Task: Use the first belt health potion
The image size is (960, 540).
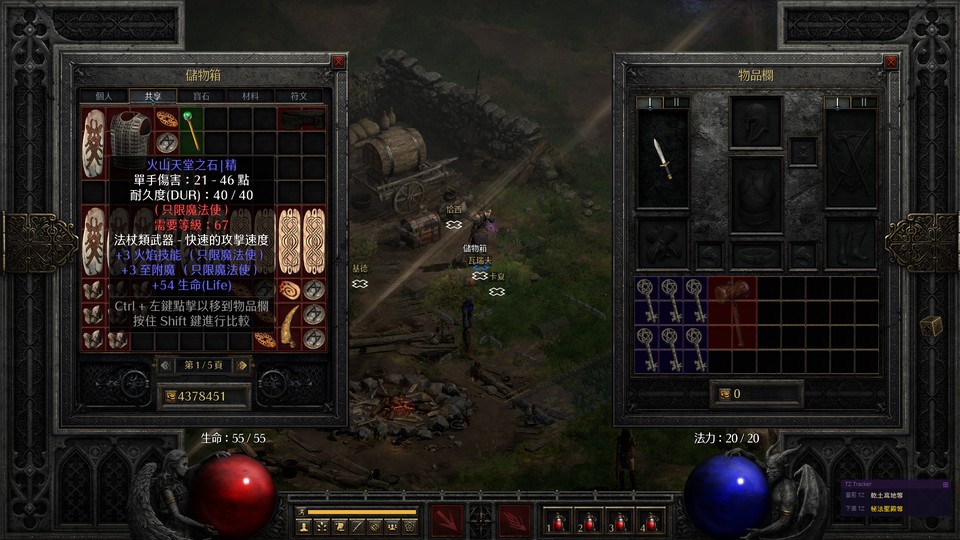Action: pos(555,521)
